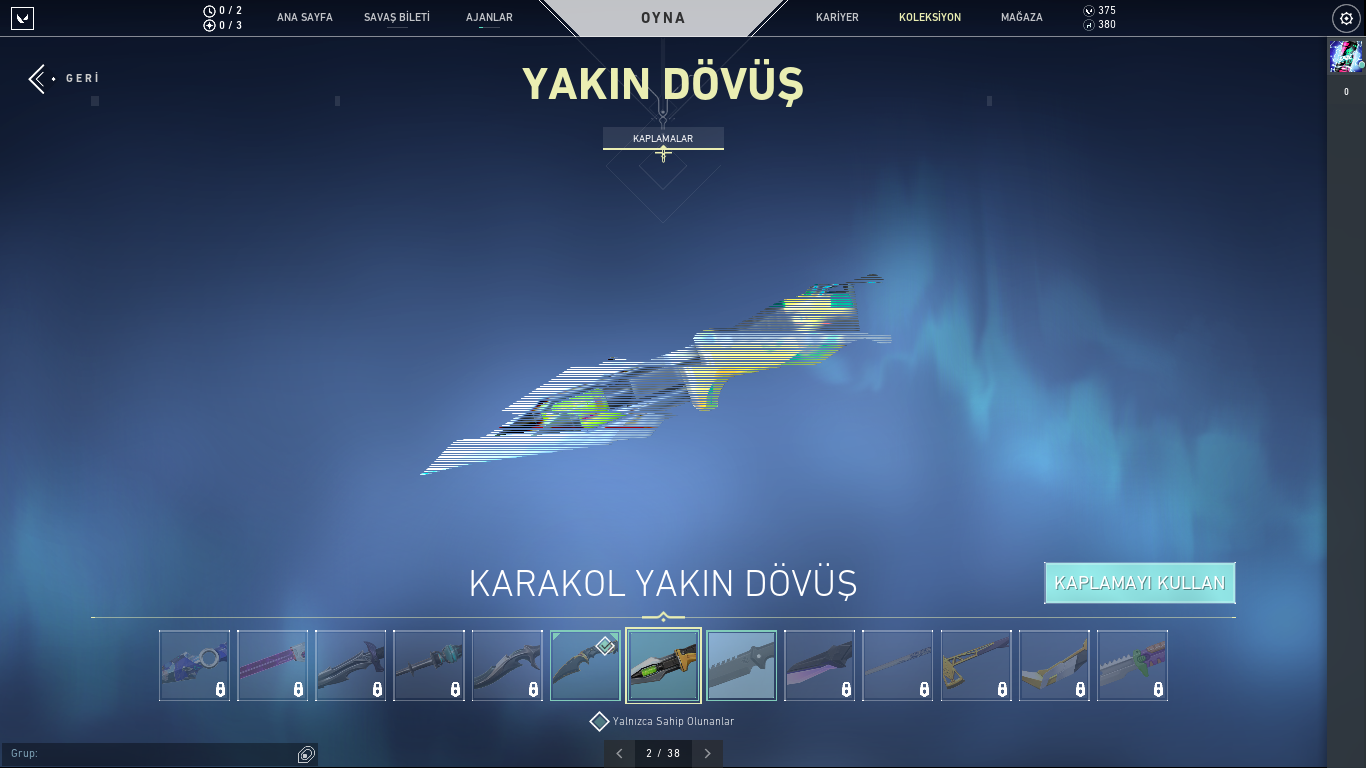Switch to the KARİYER tab
Viewport: 1366px width, 768px height.
click(x=836, y=17)
